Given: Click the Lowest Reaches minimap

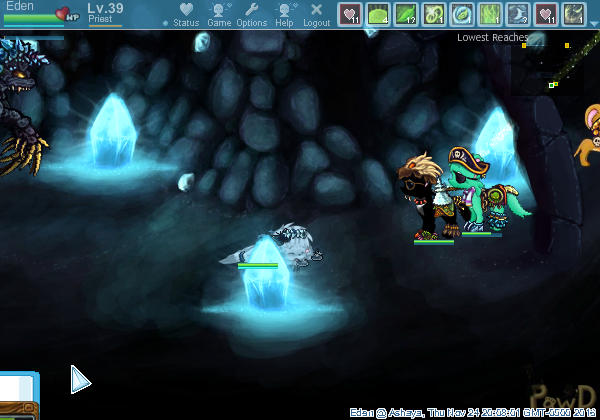Looking at the screenshot, I should (x=560, y=70).
